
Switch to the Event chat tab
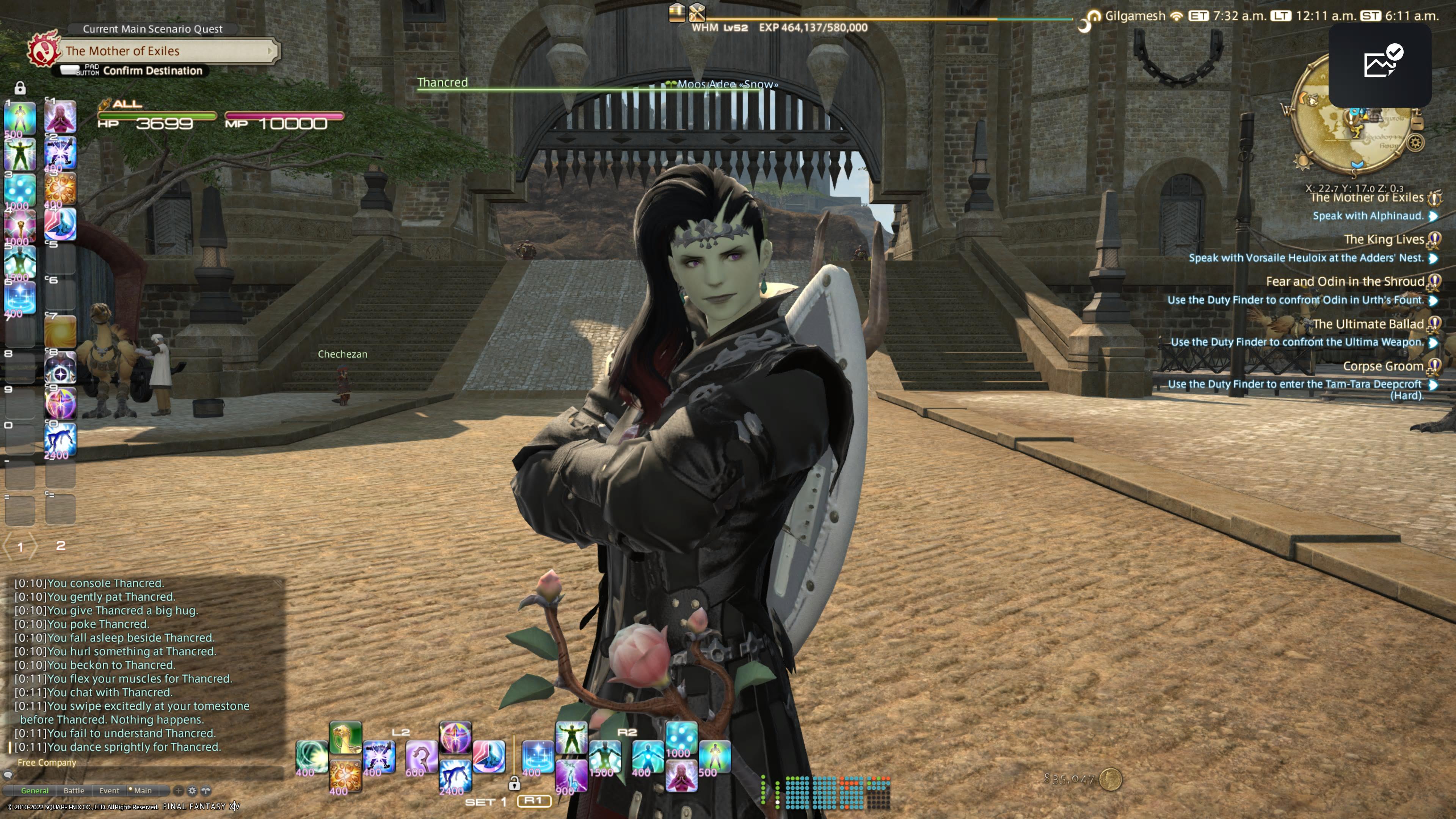pyautogui.click(x=109, y=791)
